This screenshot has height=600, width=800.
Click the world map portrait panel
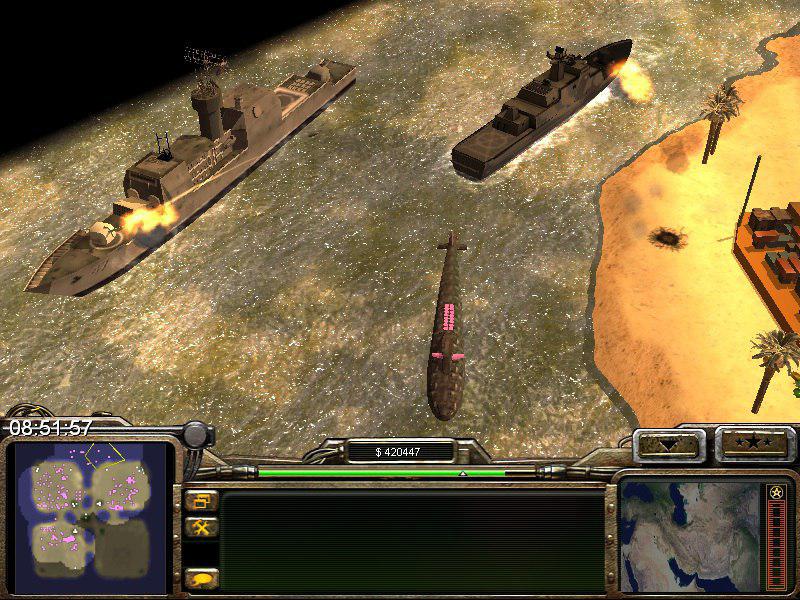690,535
